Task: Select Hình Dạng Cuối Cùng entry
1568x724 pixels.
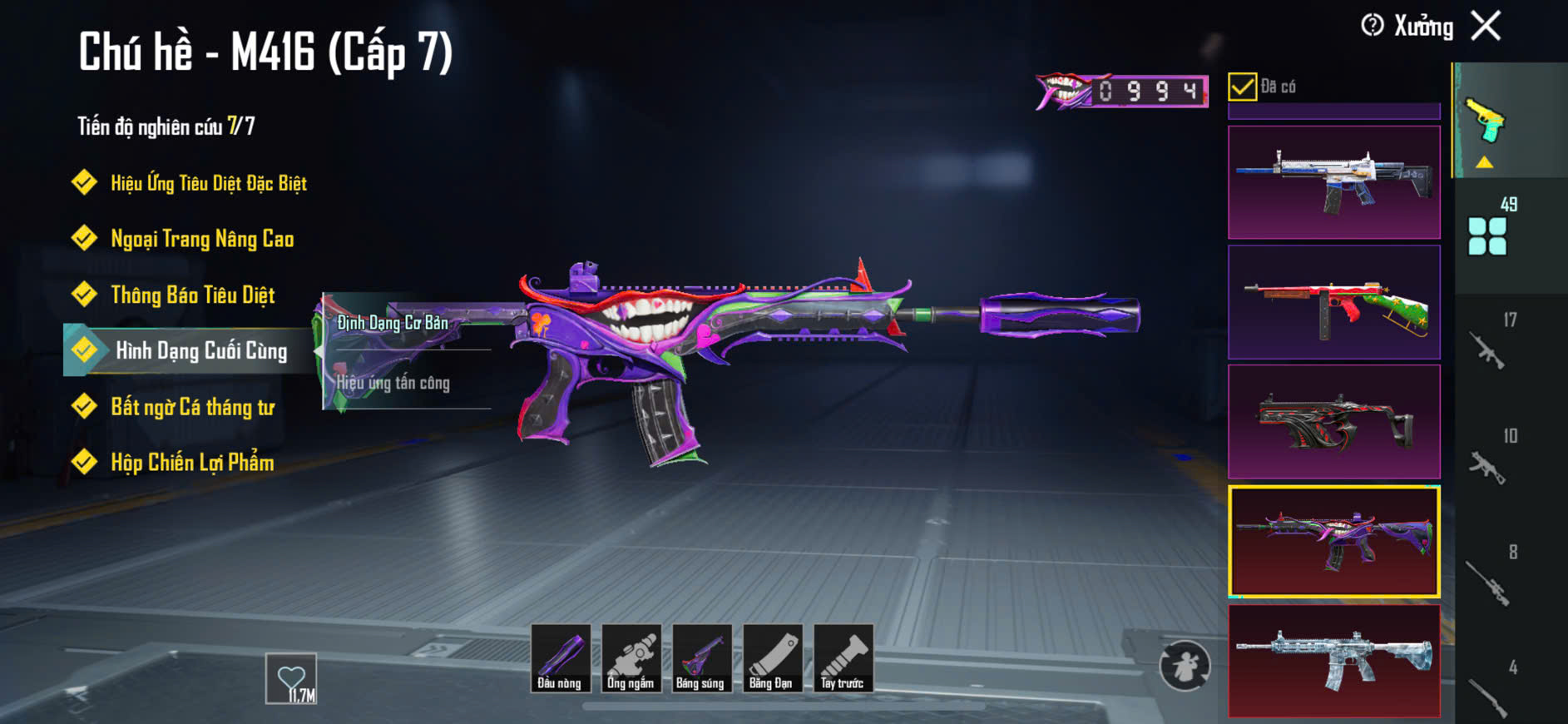Action: (200, 351)
